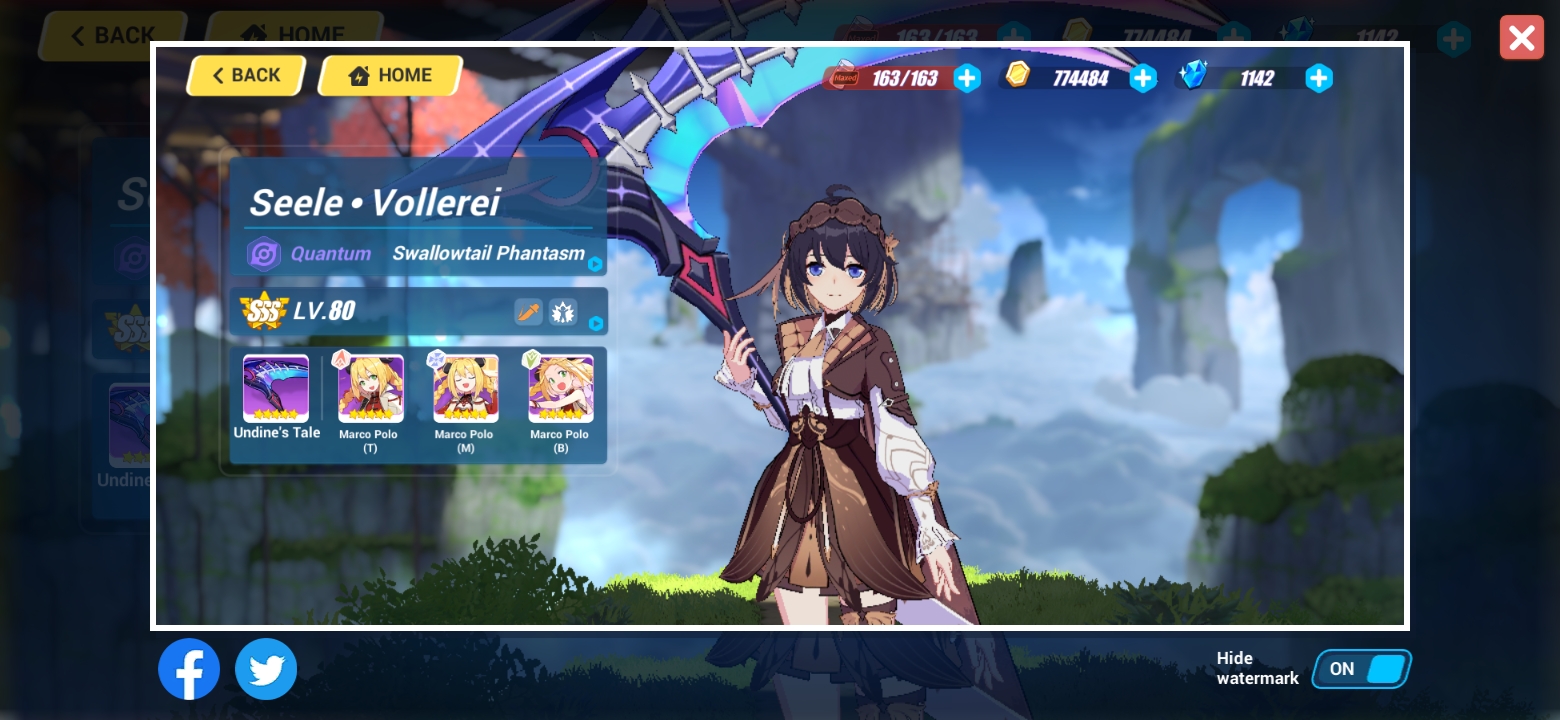
Task: Select the Quantum type icon
Action: coord(263,254)
